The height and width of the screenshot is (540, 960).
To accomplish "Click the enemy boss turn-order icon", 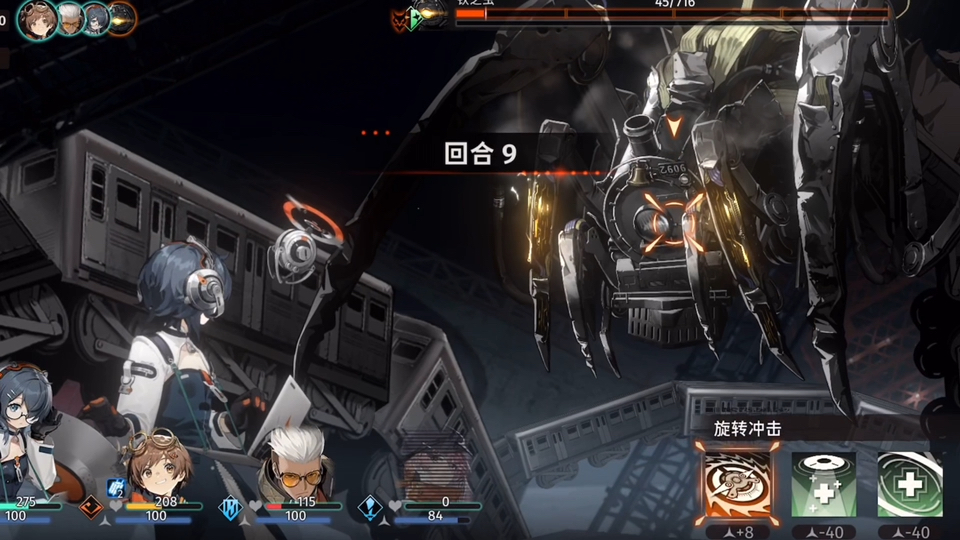I will [x=122, y=18].
